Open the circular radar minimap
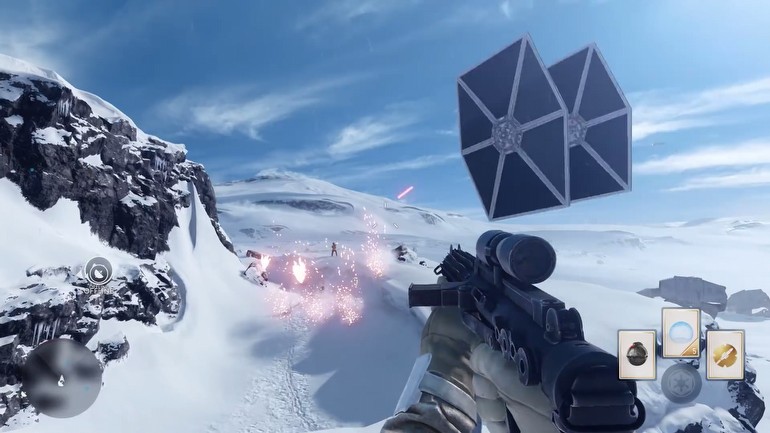 click(x=62, y=378)
